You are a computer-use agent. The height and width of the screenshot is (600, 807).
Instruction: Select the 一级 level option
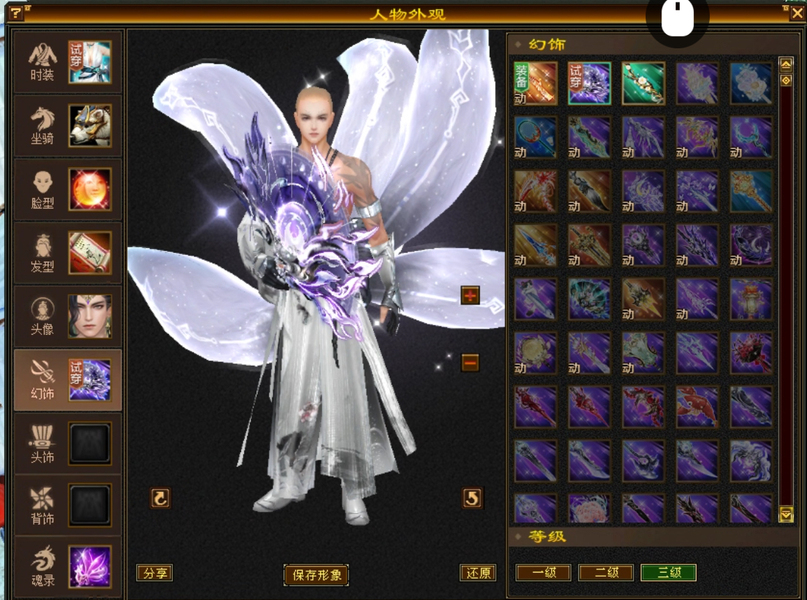(543, 573)
